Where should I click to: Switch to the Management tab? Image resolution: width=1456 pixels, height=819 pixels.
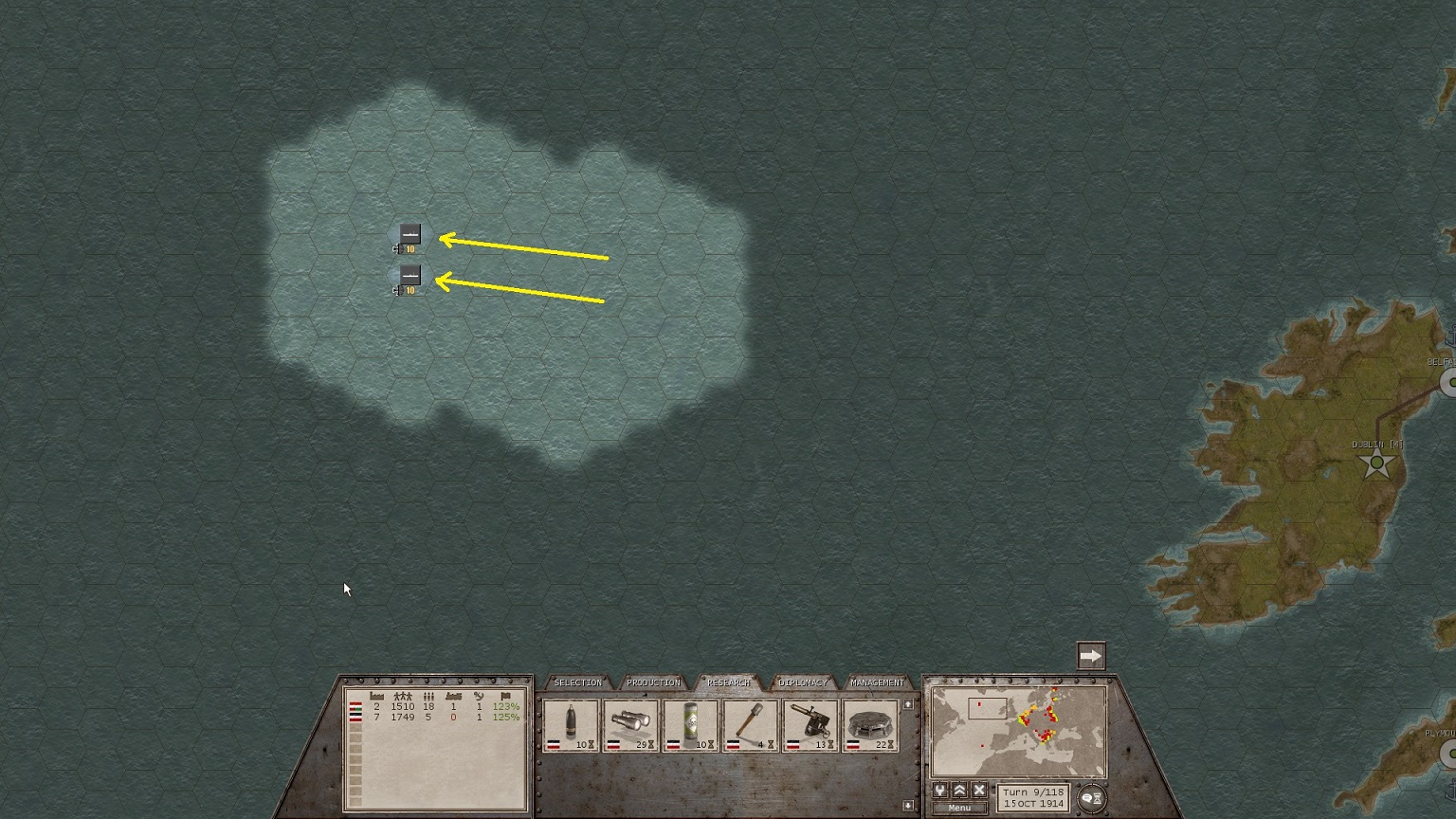pos(877,682)
